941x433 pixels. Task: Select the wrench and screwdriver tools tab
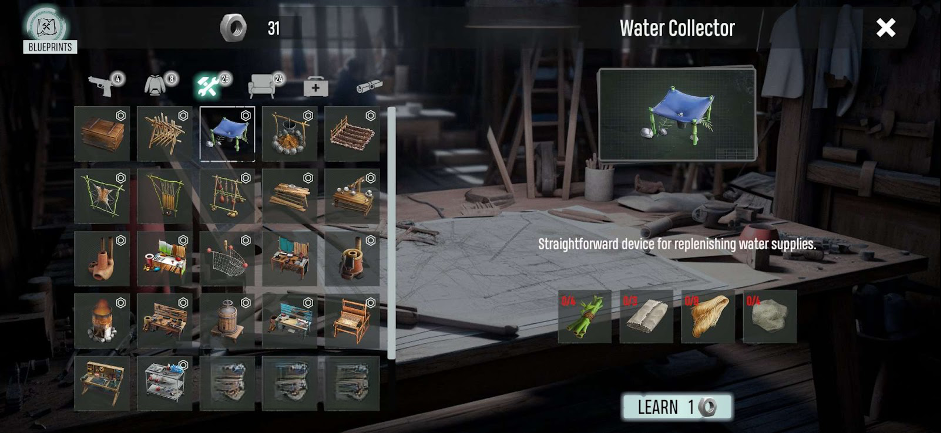coord(211,86)
